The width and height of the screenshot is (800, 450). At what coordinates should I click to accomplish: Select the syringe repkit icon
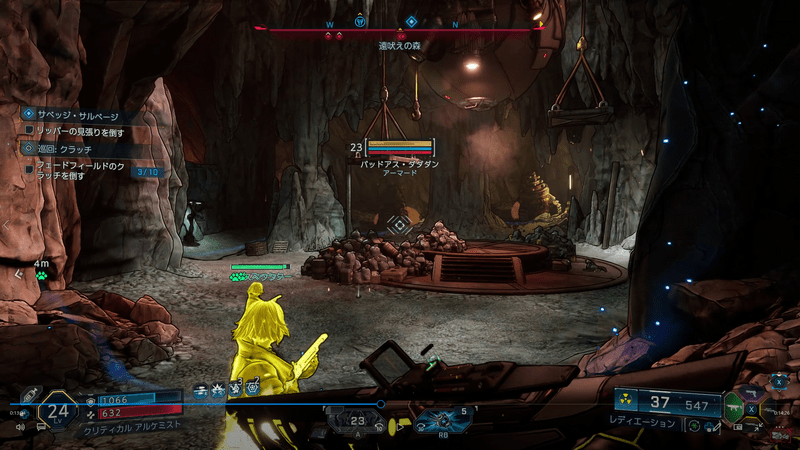coord(31,395)
